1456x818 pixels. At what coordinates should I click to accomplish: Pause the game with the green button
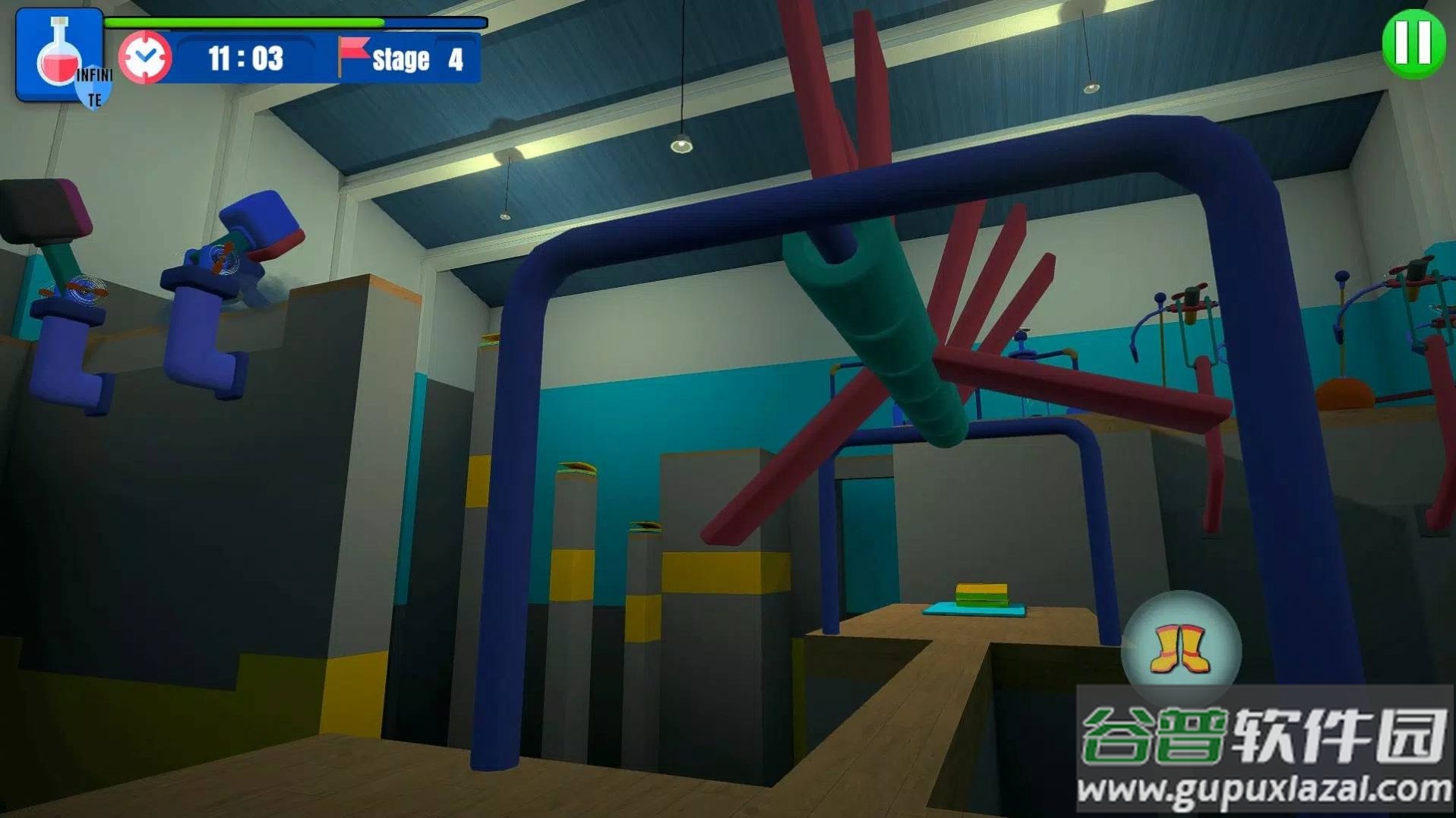1413,43
